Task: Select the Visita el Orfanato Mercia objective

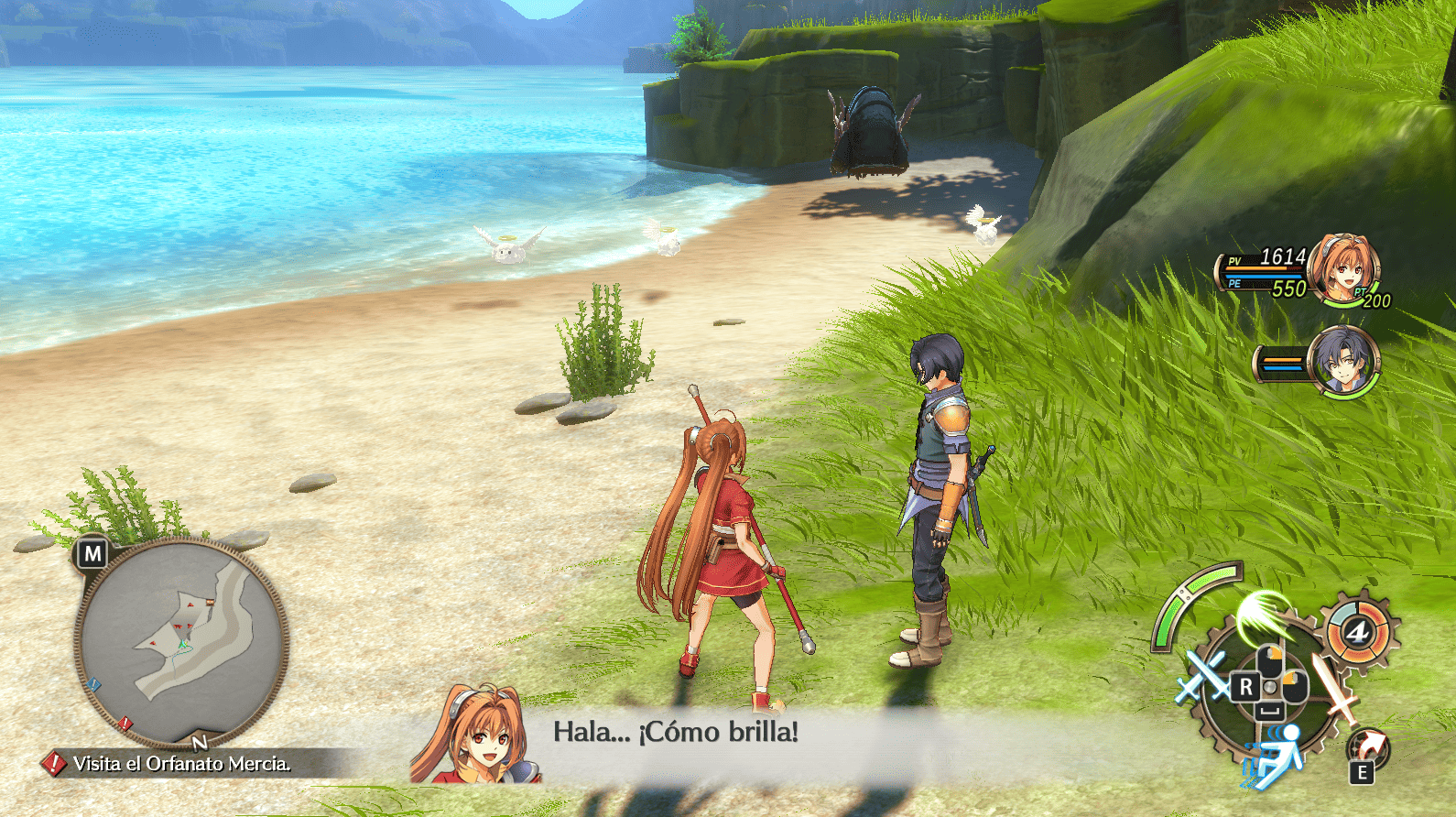Action: [181, 763]
